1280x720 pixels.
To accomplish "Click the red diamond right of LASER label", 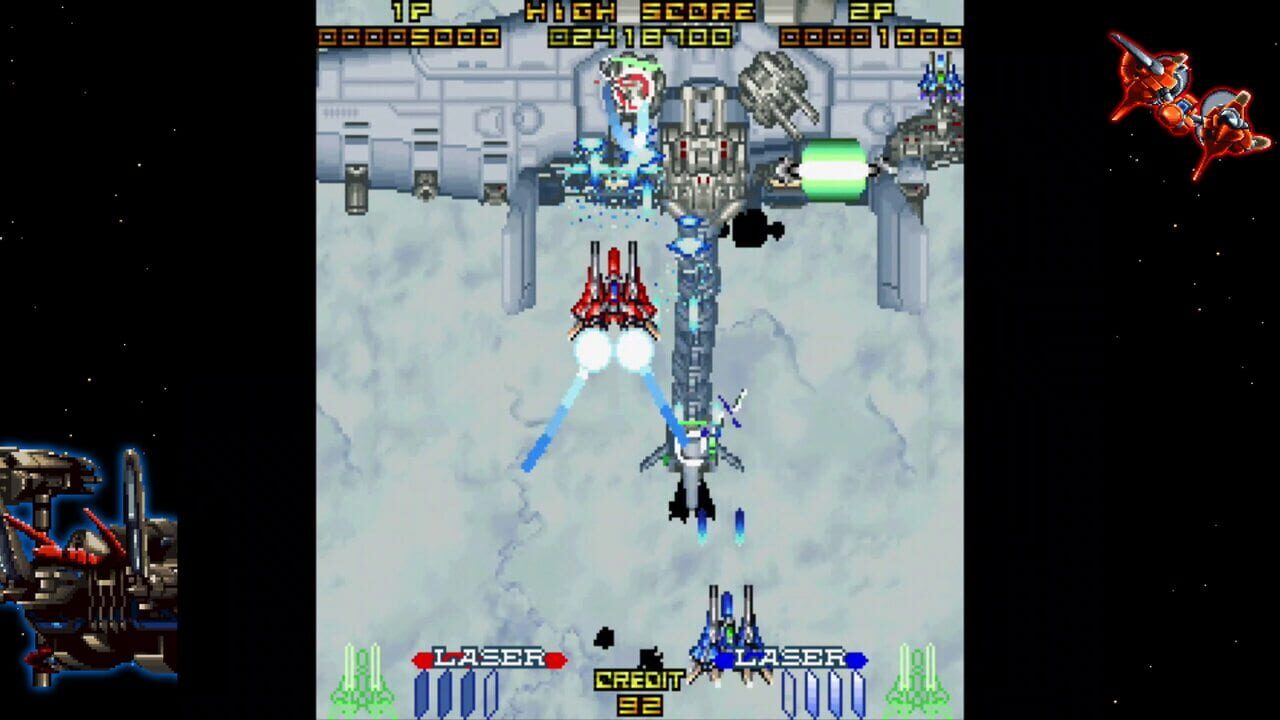I will pyautogui.click(x=555, y=657).
